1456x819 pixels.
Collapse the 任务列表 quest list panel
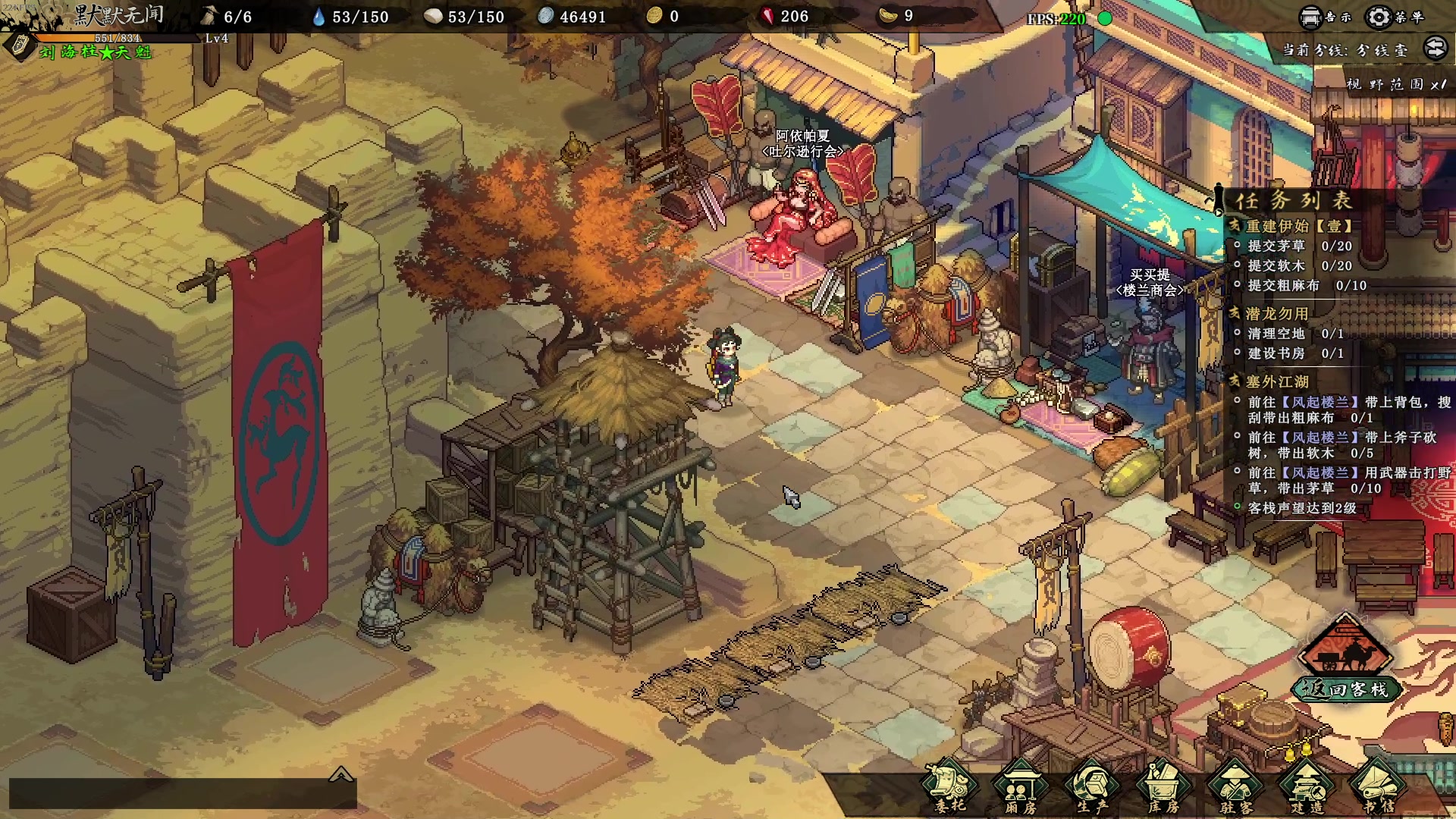click(1218, 200)
